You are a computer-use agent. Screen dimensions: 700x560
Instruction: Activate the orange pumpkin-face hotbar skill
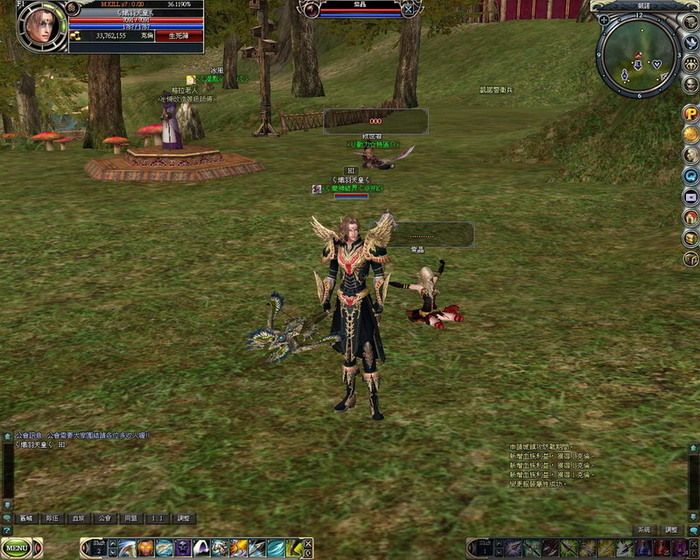coord(146,548)
